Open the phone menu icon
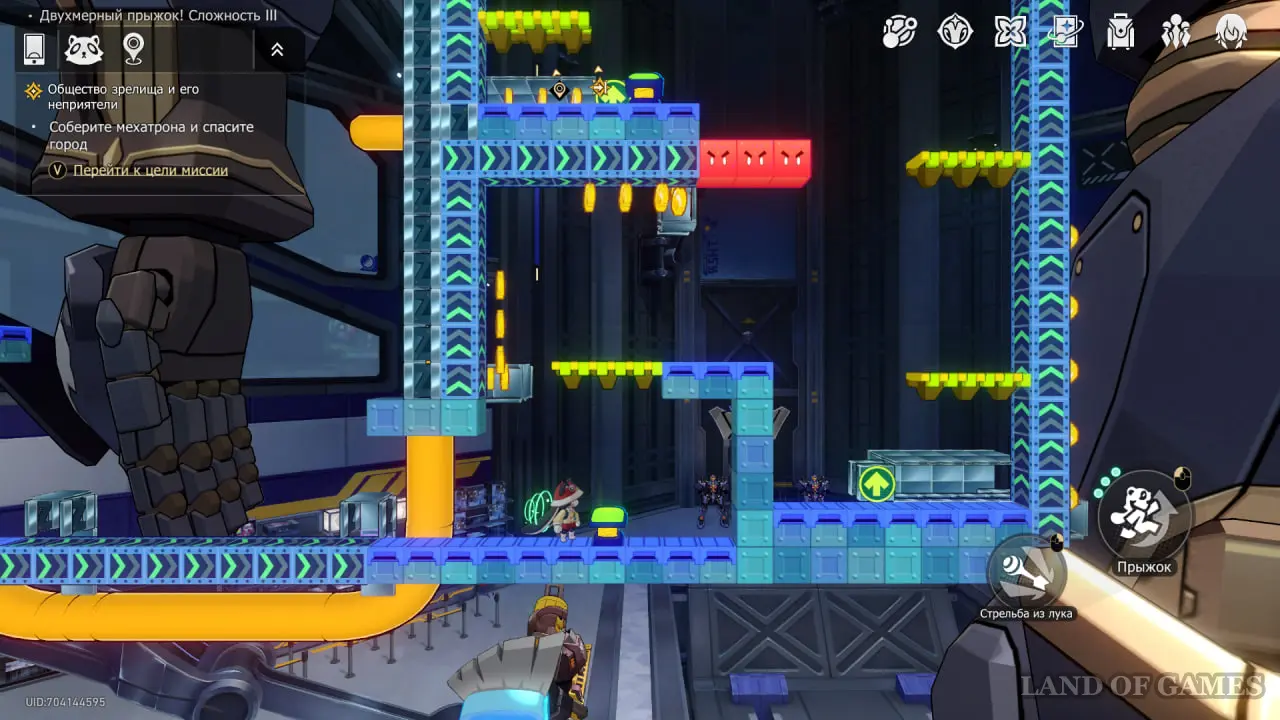The height and width of the screenshot is (720, 1280). tap(34, 49)
